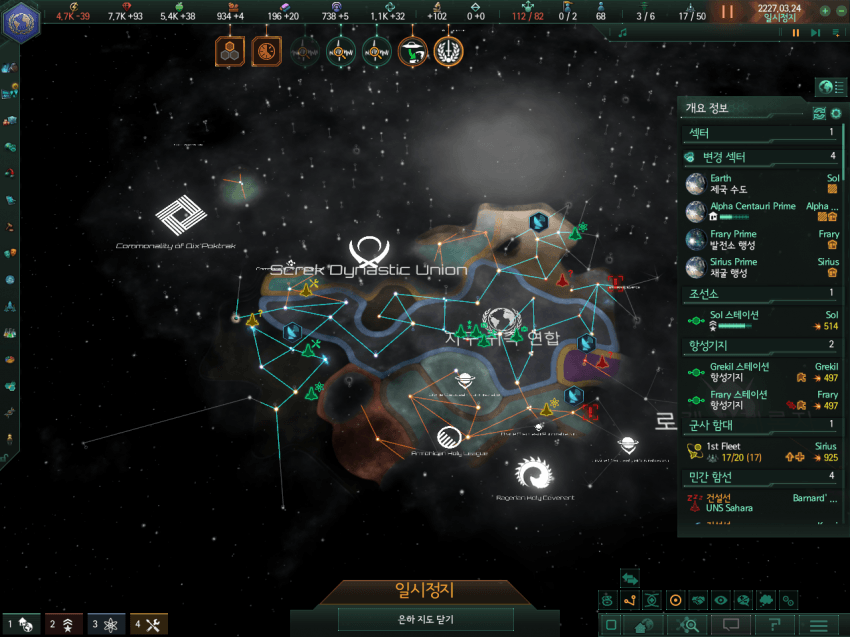Select control group 4 with wrench icon
This screenshot has width=850, height=637.
tap(149, 624)
